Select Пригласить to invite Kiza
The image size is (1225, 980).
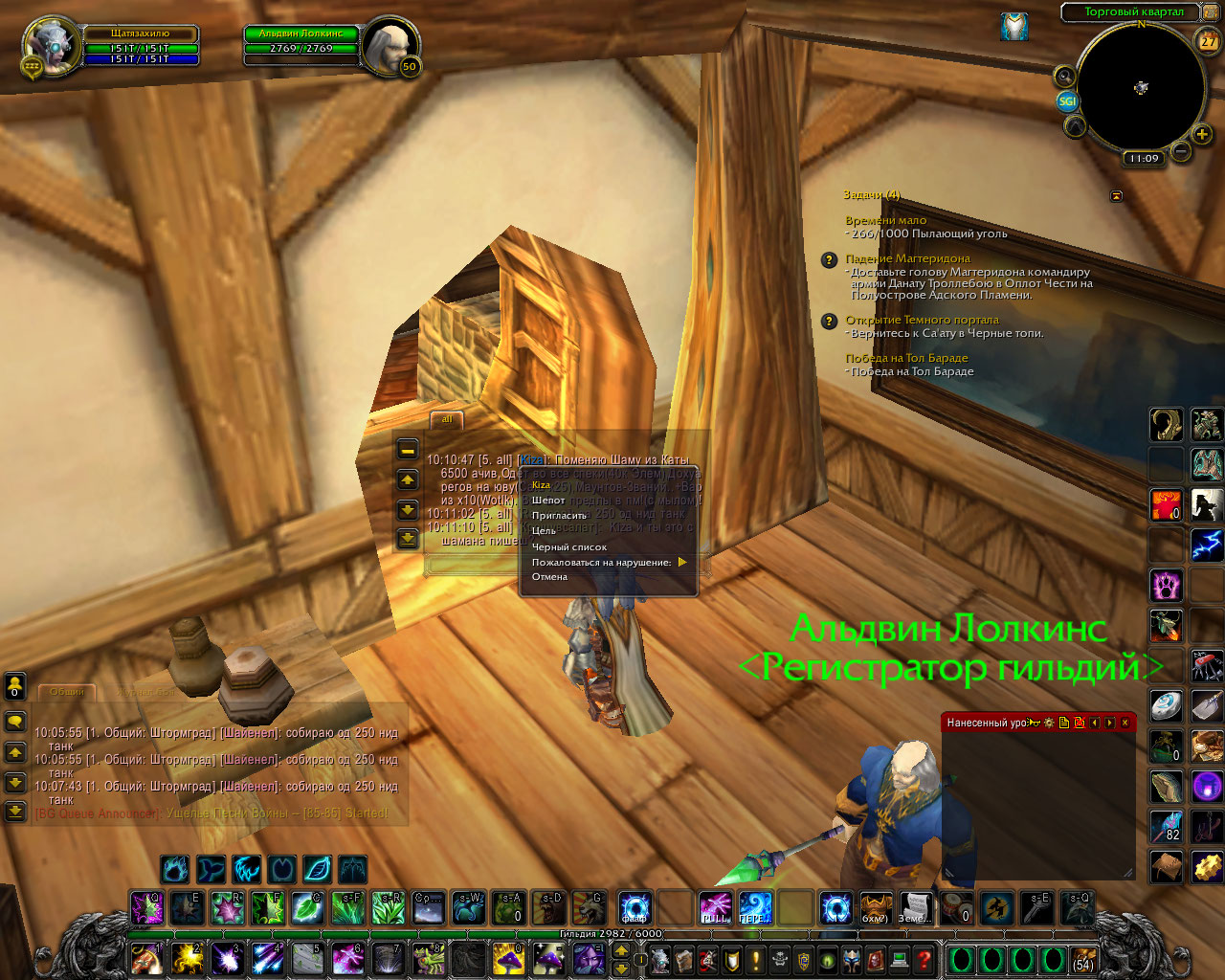pyautogui.click(x=560, y=516)
